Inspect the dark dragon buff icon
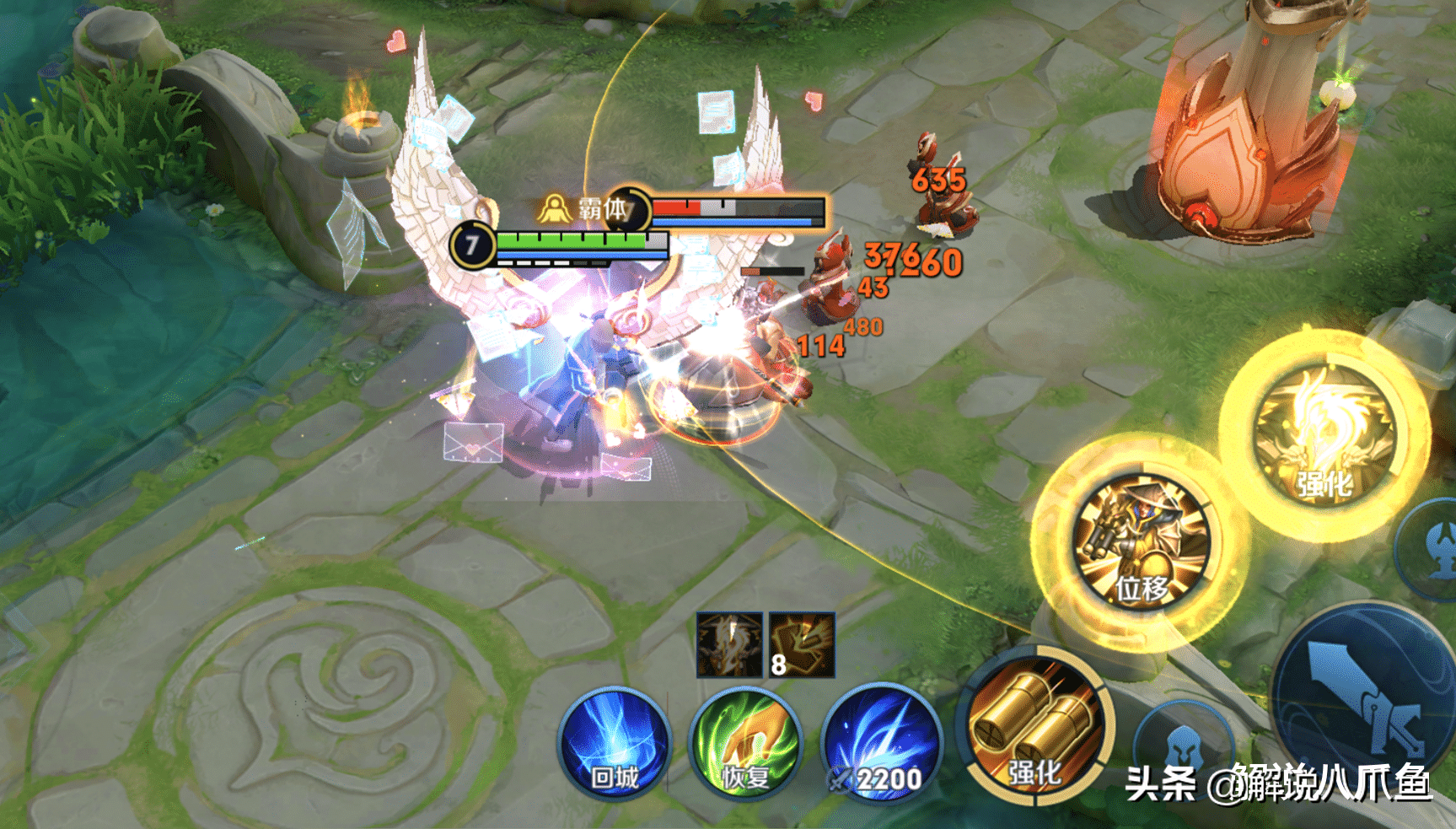The image size is (1456, 829). pos(729,645)
